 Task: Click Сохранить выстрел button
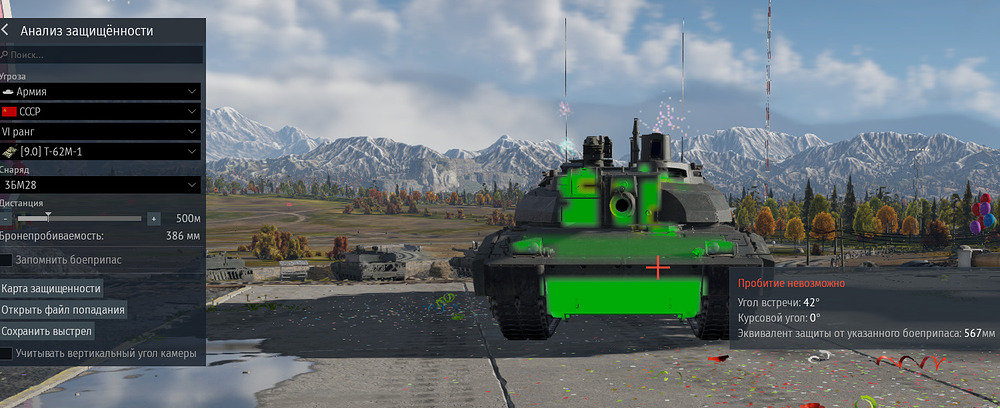(x=47, y=331)
